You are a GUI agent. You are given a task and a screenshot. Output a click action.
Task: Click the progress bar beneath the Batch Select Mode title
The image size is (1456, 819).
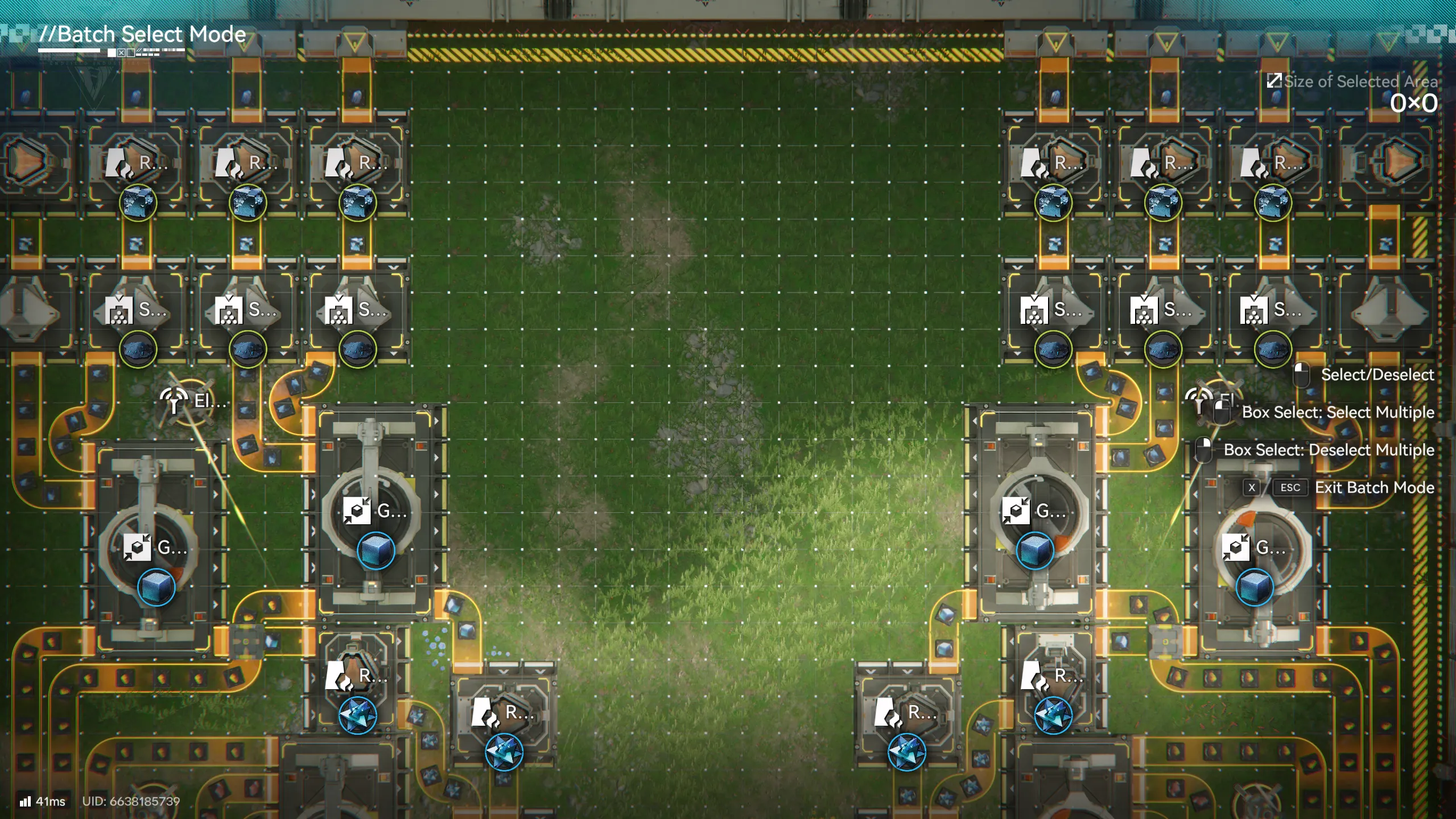[x=68, y=52]
